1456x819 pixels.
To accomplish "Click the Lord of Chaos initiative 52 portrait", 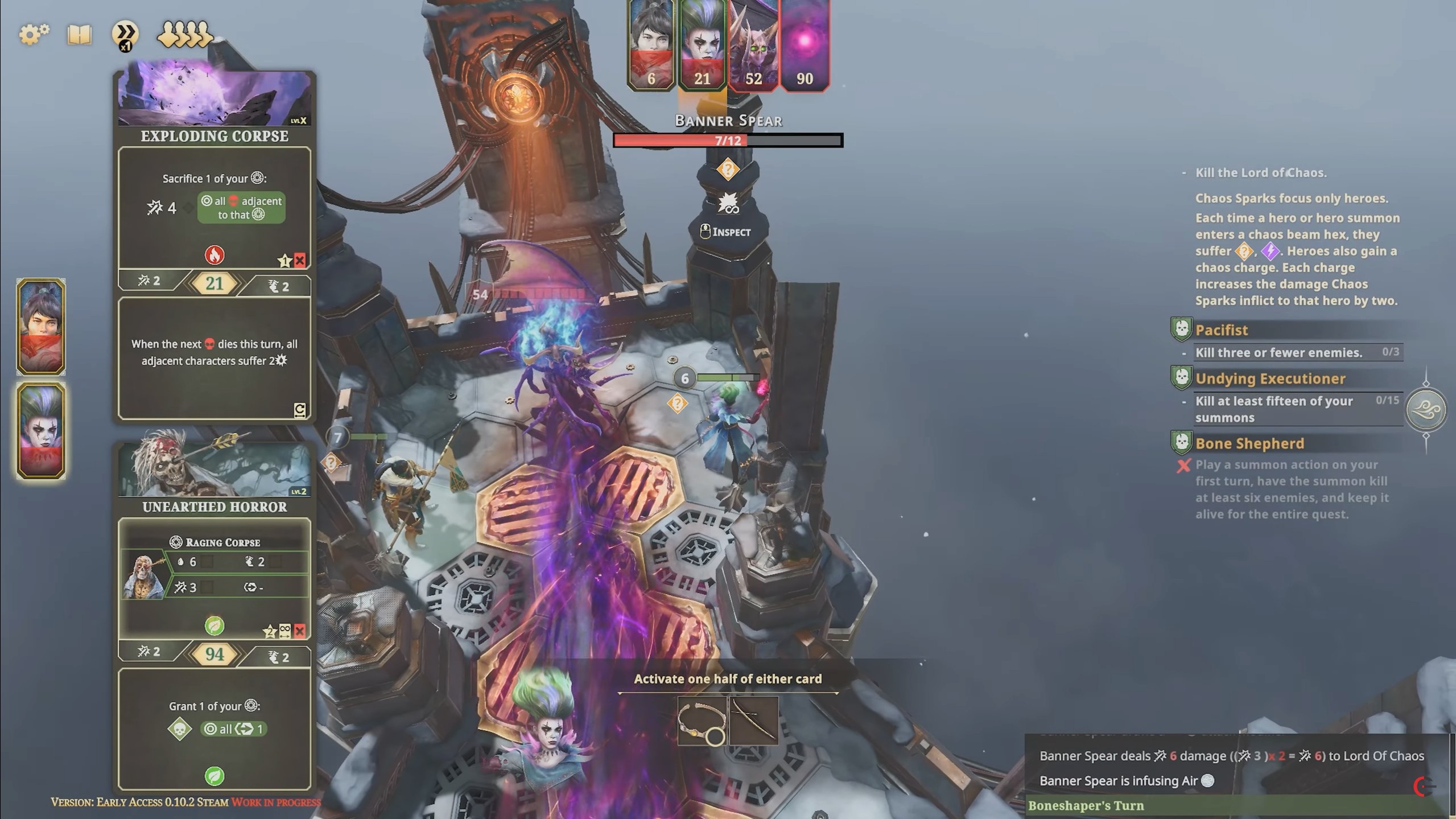I will tap(753, 44).
